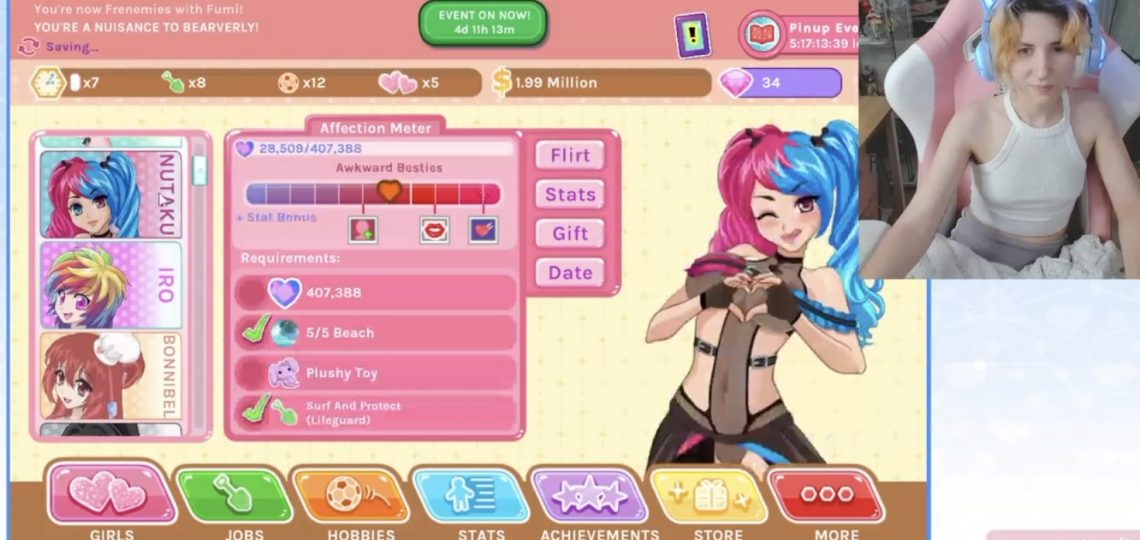
Task: Open the Pinup Event panel
Action: [x=800, y=35]
